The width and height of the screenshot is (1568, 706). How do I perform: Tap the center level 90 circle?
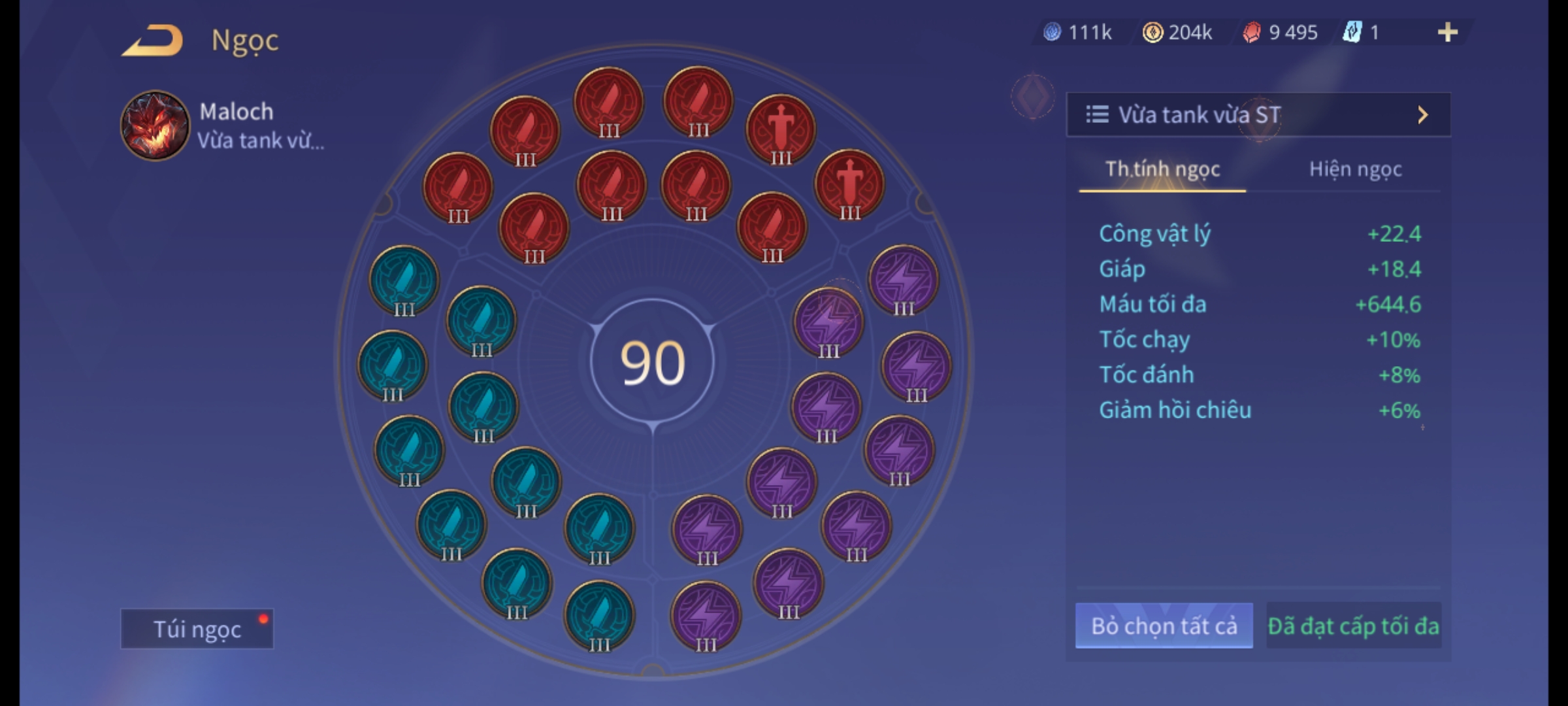point(652,362)
